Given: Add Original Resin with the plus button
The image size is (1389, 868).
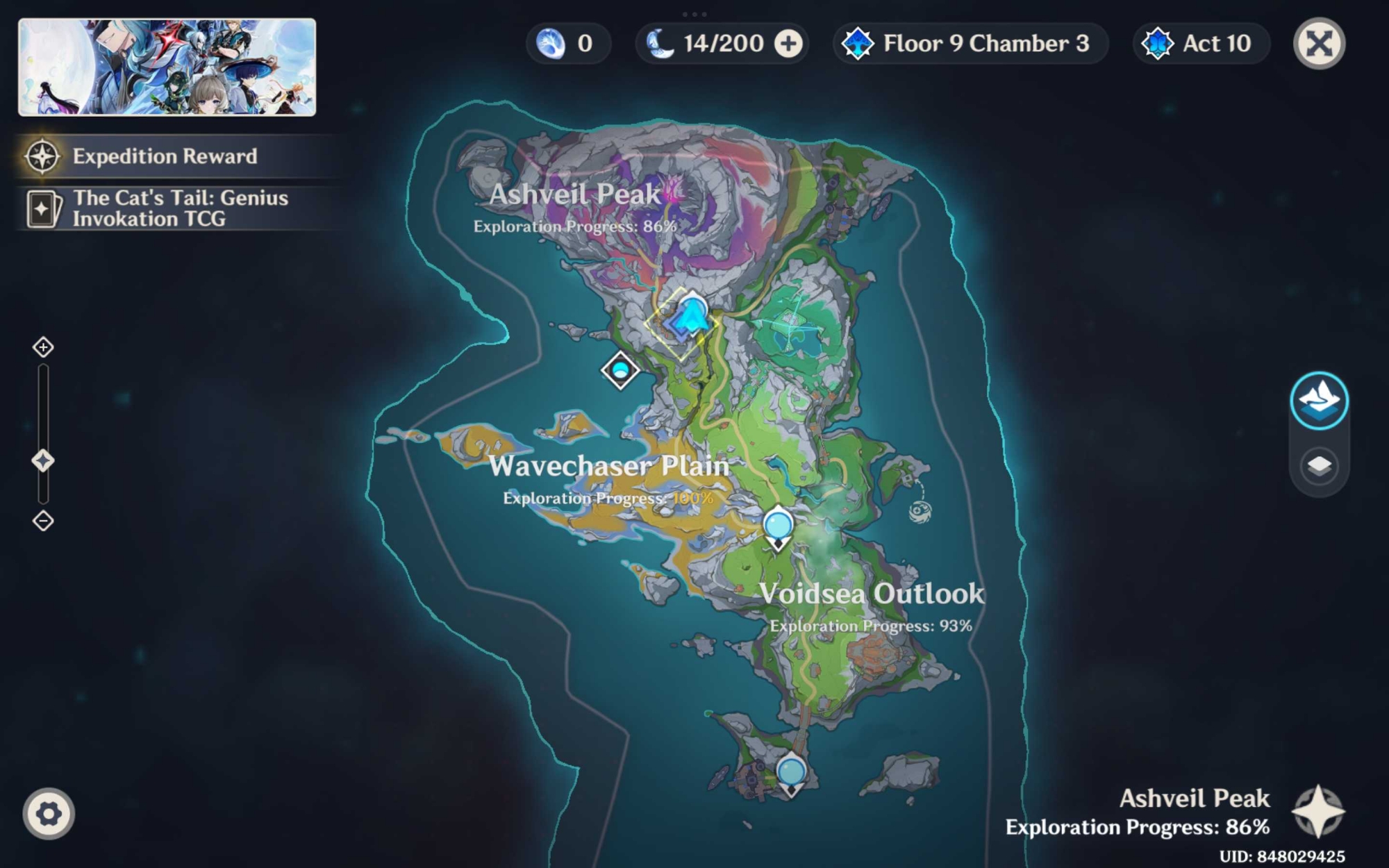Looking at the screenshot, I should click(788, 44).
